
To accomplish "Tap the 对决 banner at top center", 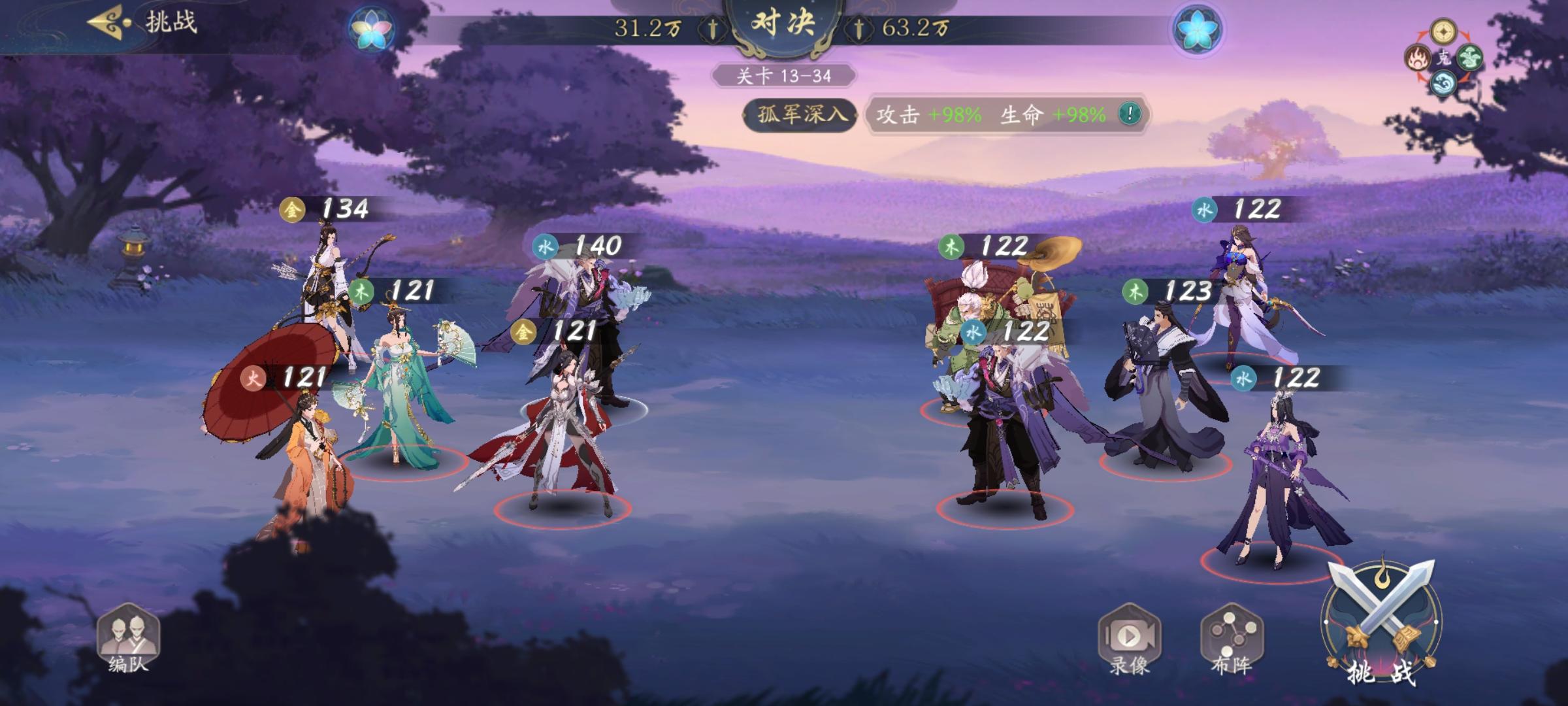I will pos(783,25).
